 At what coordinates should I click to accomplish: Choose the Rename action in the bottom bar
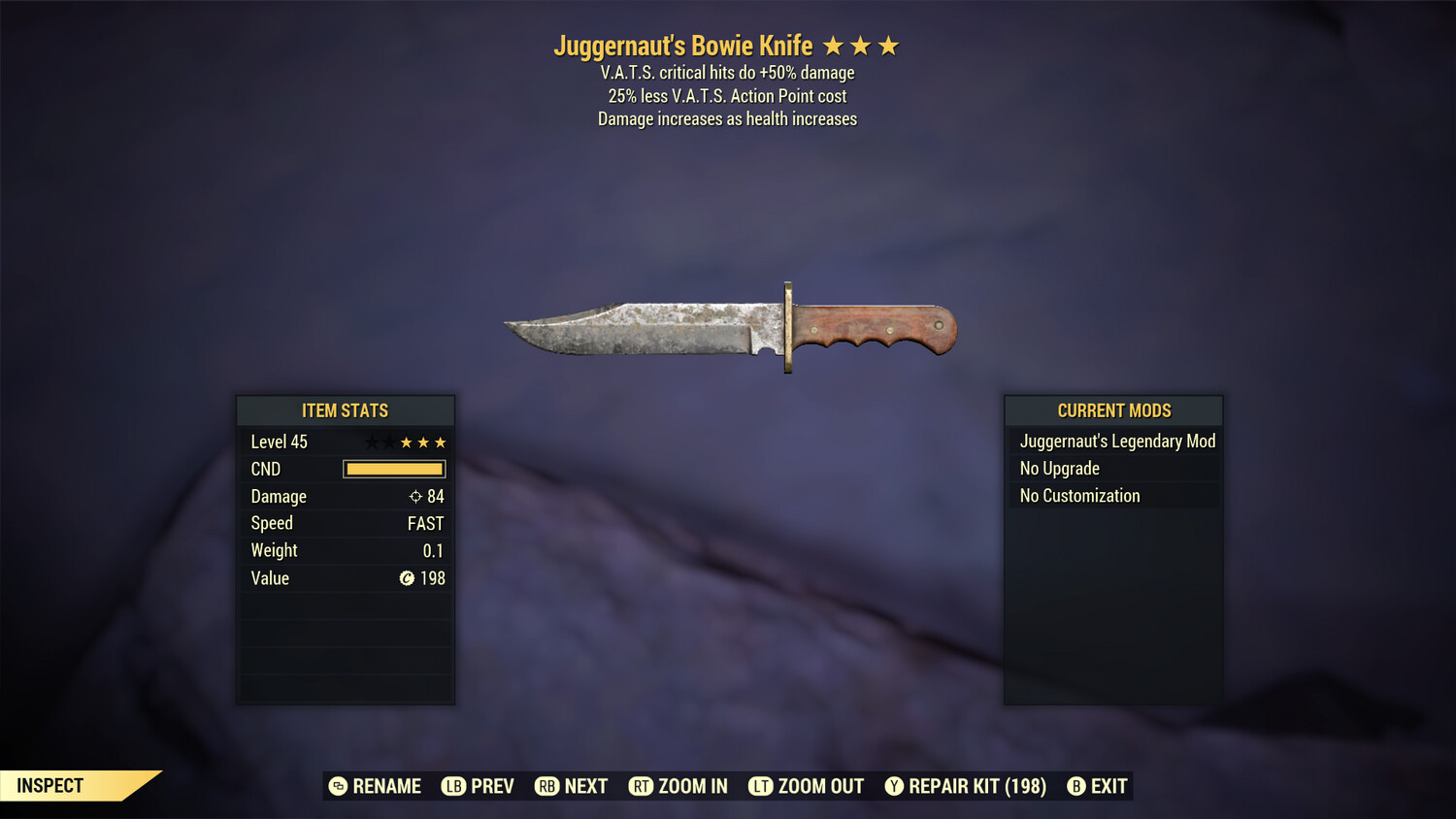pos(376,786)
